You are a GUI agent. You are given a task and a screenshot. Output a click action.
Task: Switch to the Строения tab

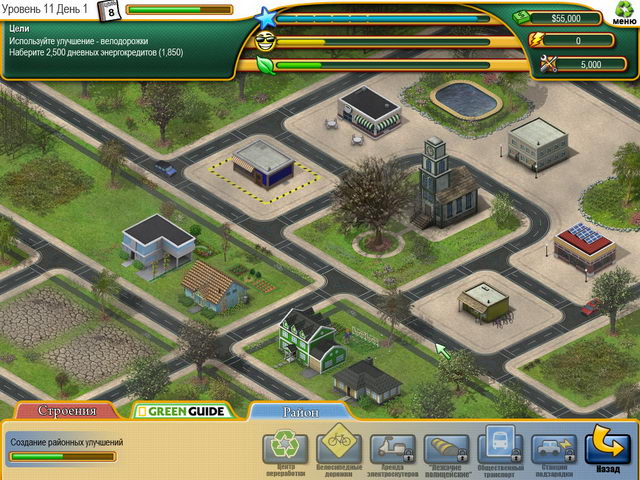67,410
